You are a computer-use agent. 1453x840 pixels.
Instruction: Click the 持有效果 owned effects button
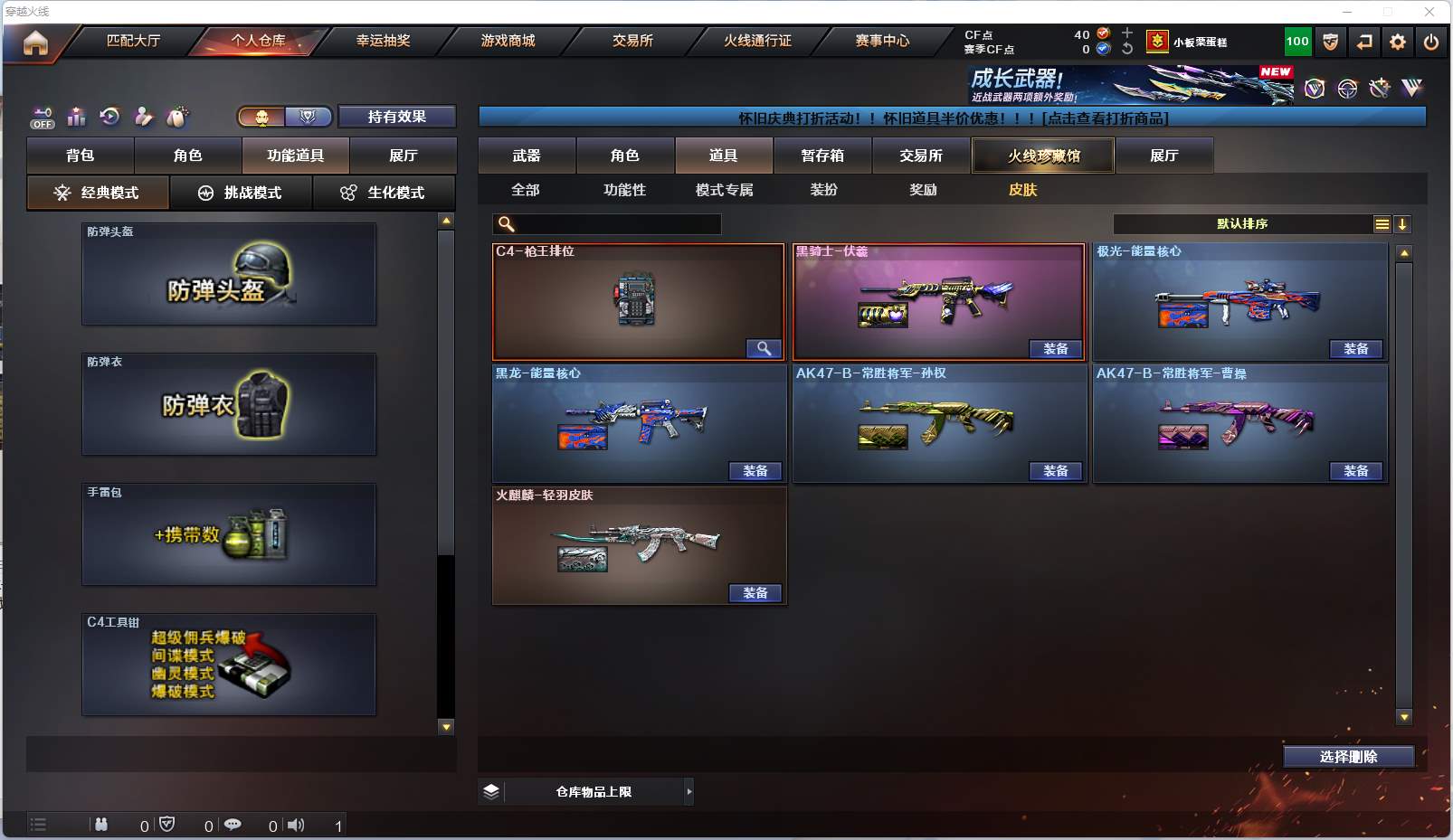pyautogui.click(x=396, y=117)
